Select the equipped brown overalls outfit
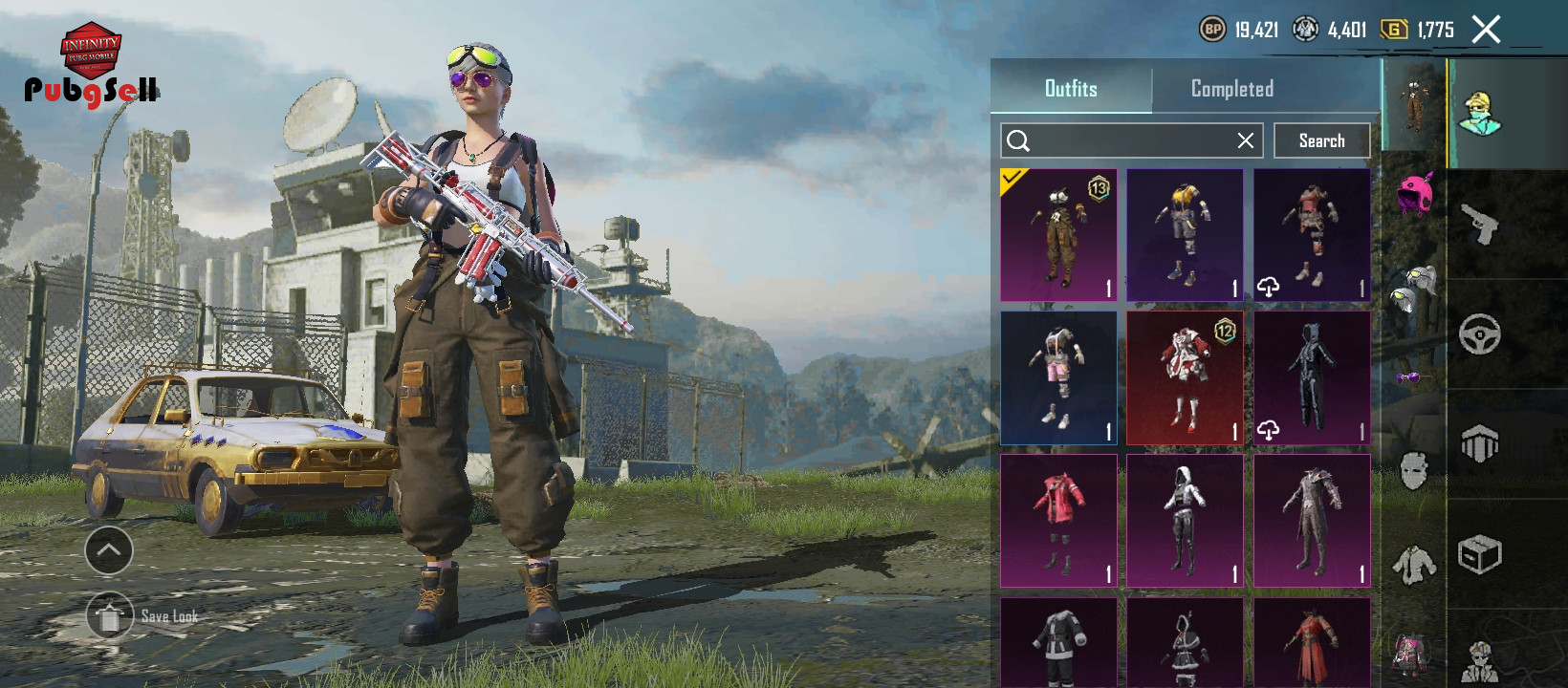 (x=1058, y=235)
